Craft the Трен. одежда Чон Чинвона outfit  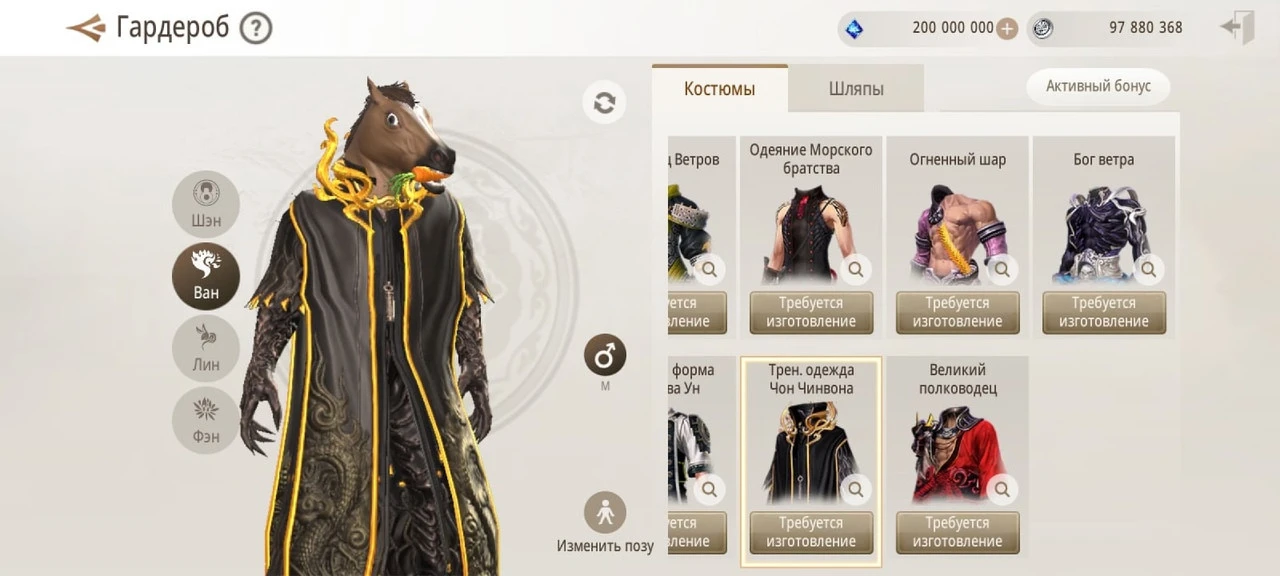pos(811,532)
